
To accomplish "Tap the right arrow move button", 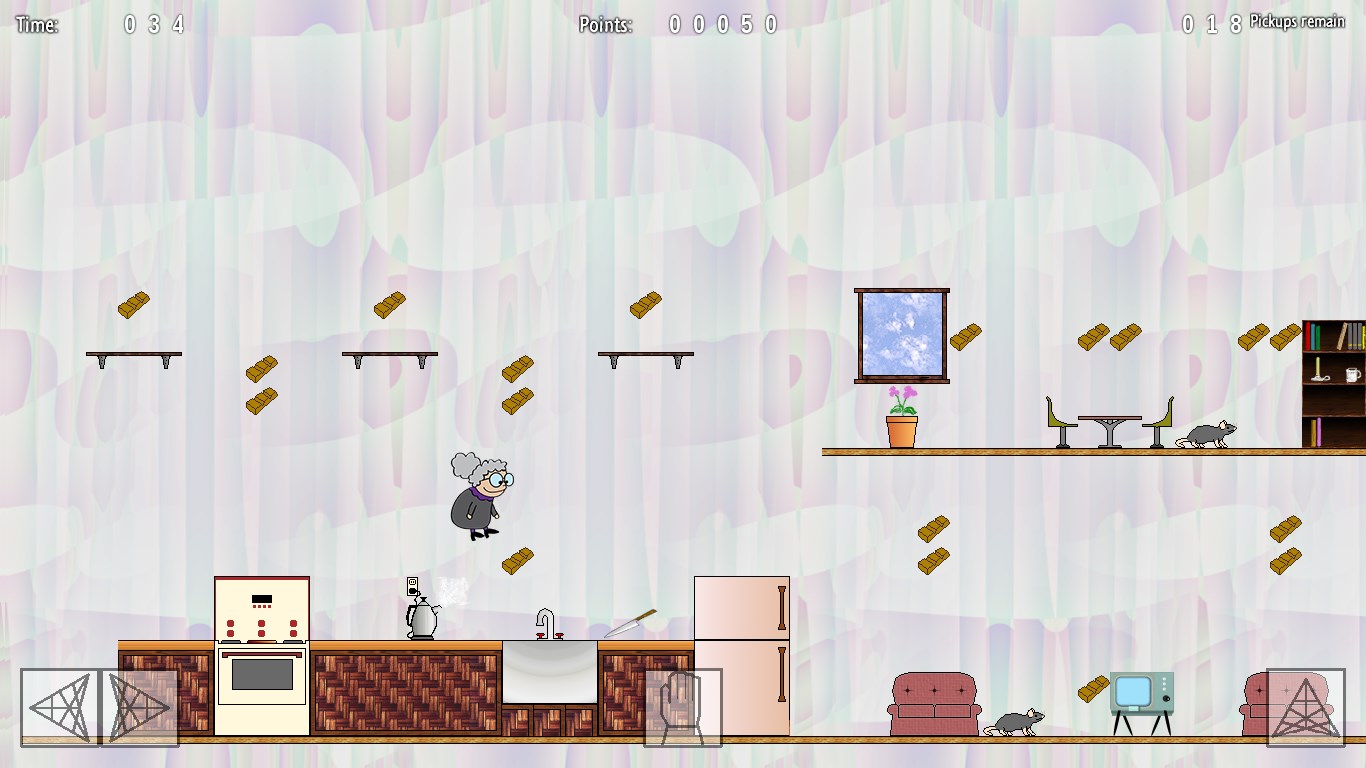I will pyautogui.click(x=140, y=708).
